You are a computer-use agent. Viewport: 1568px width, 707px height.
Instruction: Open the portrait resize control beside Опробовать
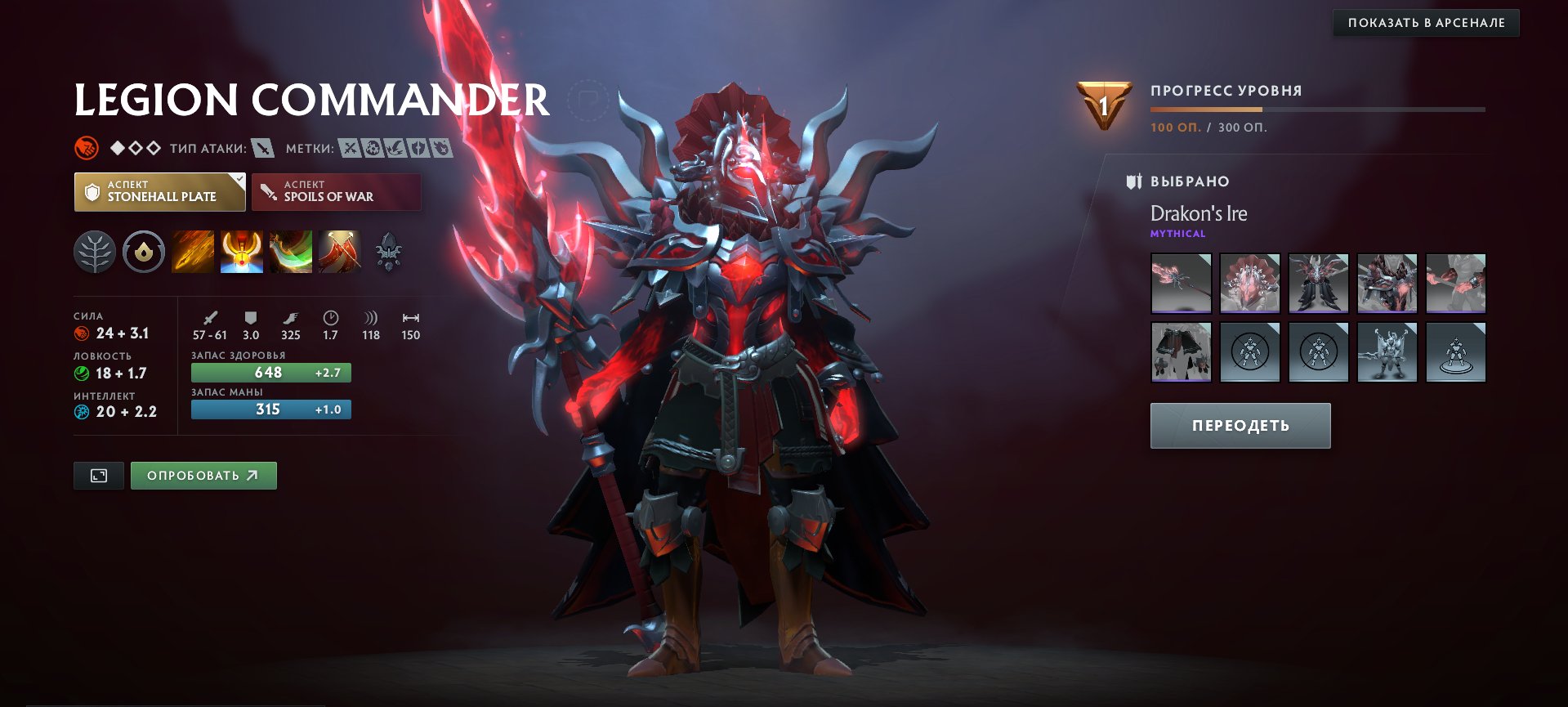(98, 475)
